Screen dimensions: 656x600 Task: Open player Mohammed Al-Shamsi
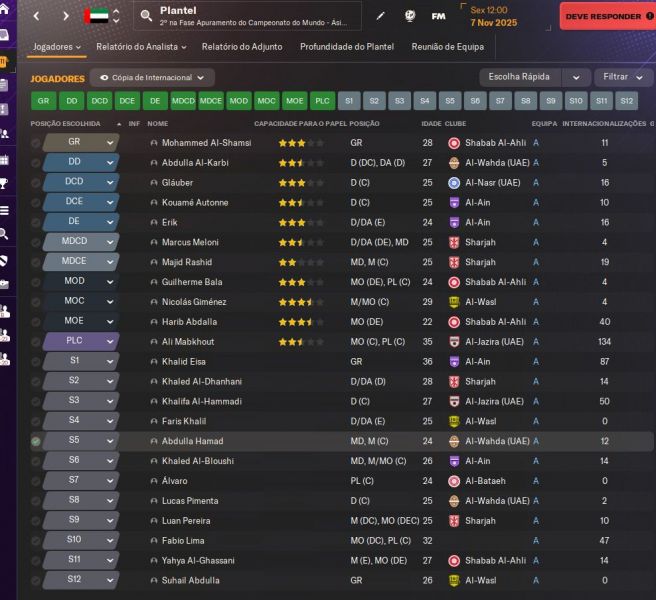coord(206,143)
